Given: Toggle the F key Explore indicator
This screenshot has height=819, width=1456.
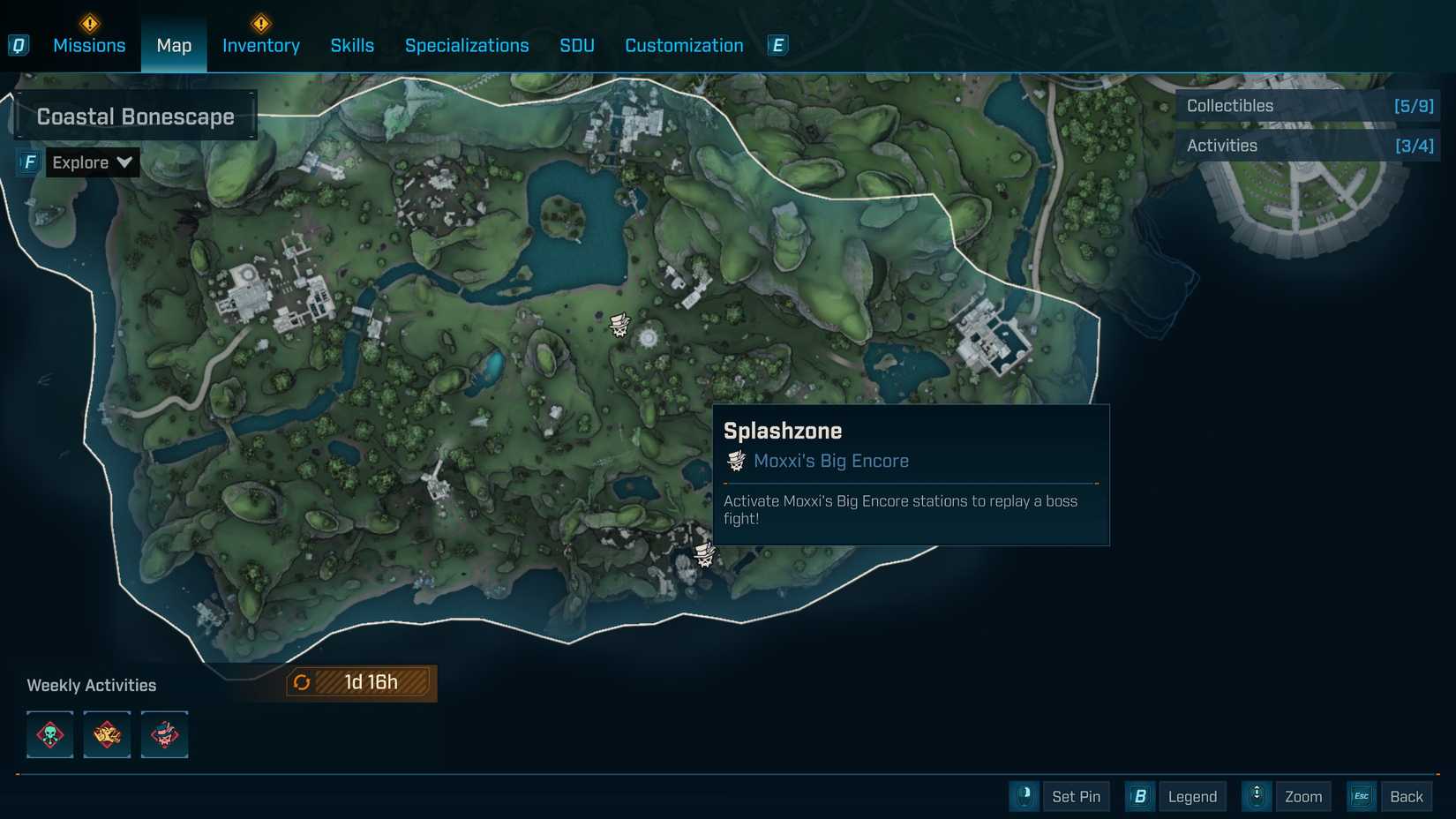Looking at the screenshot, I should tap(29, 162).
